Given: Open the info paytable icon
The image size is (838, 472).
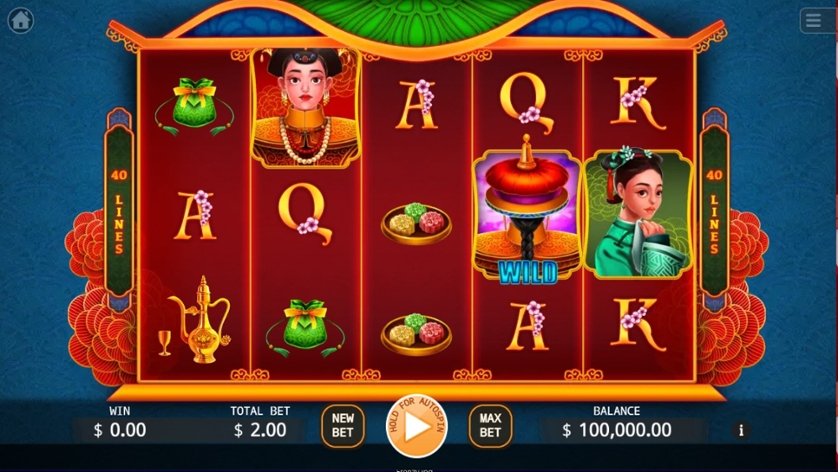Looking at the screenshot, I should coord(741,430).
